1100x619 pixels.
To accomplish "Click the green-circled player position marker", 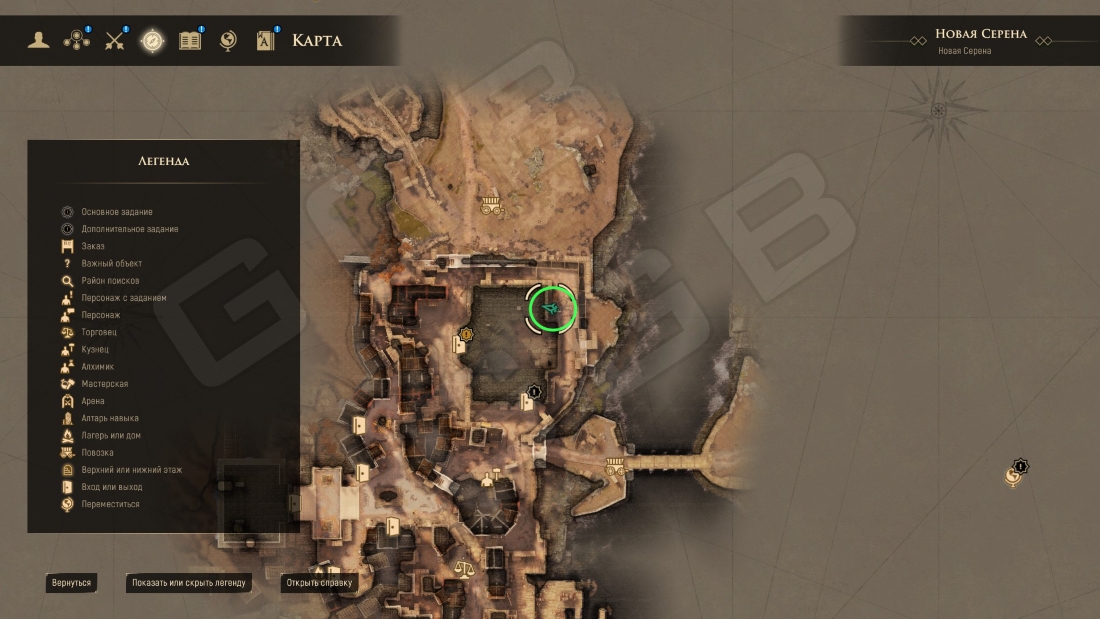I will [552, 310].
